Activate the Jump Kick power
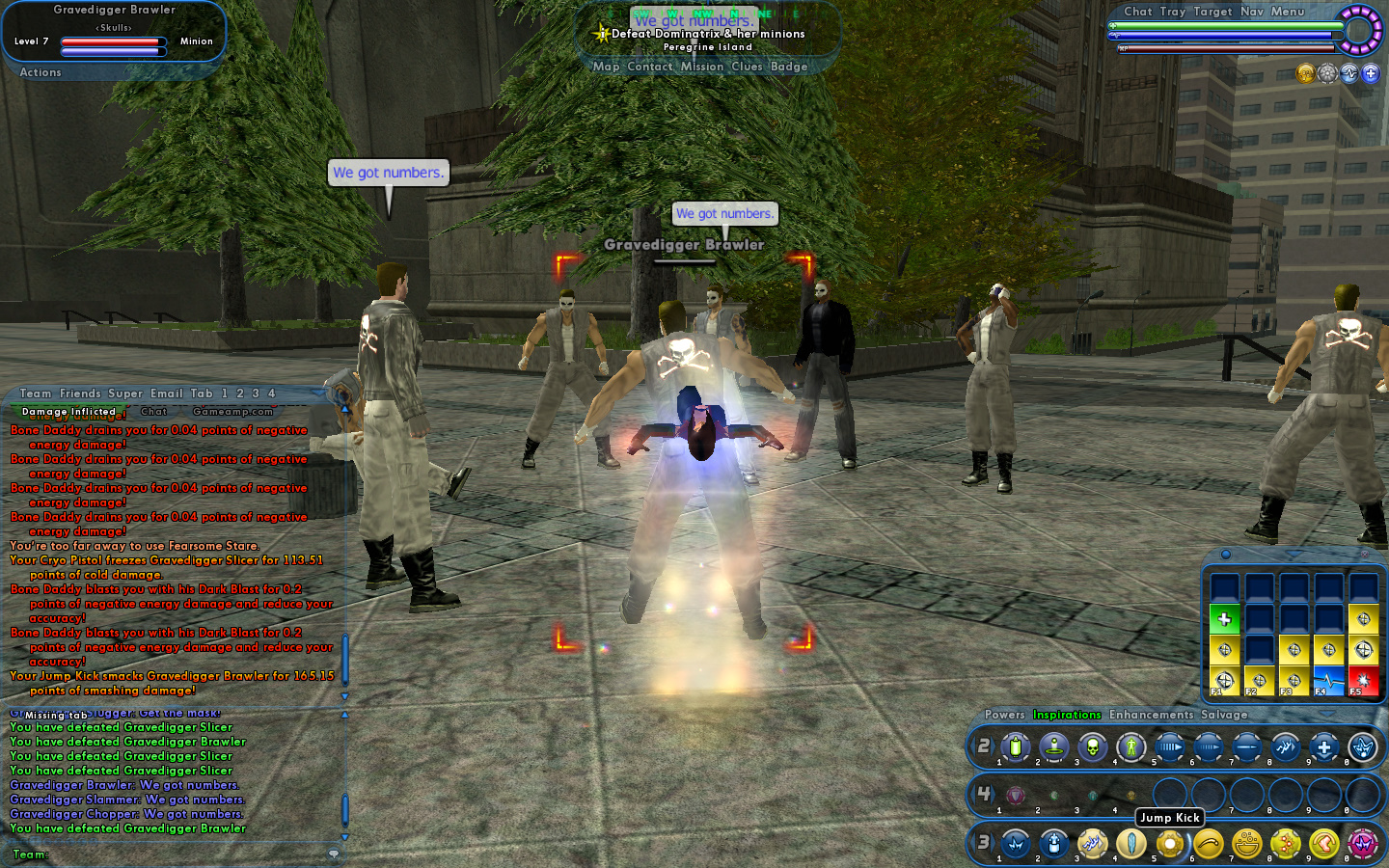Viewport: 1389px width, 868px height. tap(1170, 844)
